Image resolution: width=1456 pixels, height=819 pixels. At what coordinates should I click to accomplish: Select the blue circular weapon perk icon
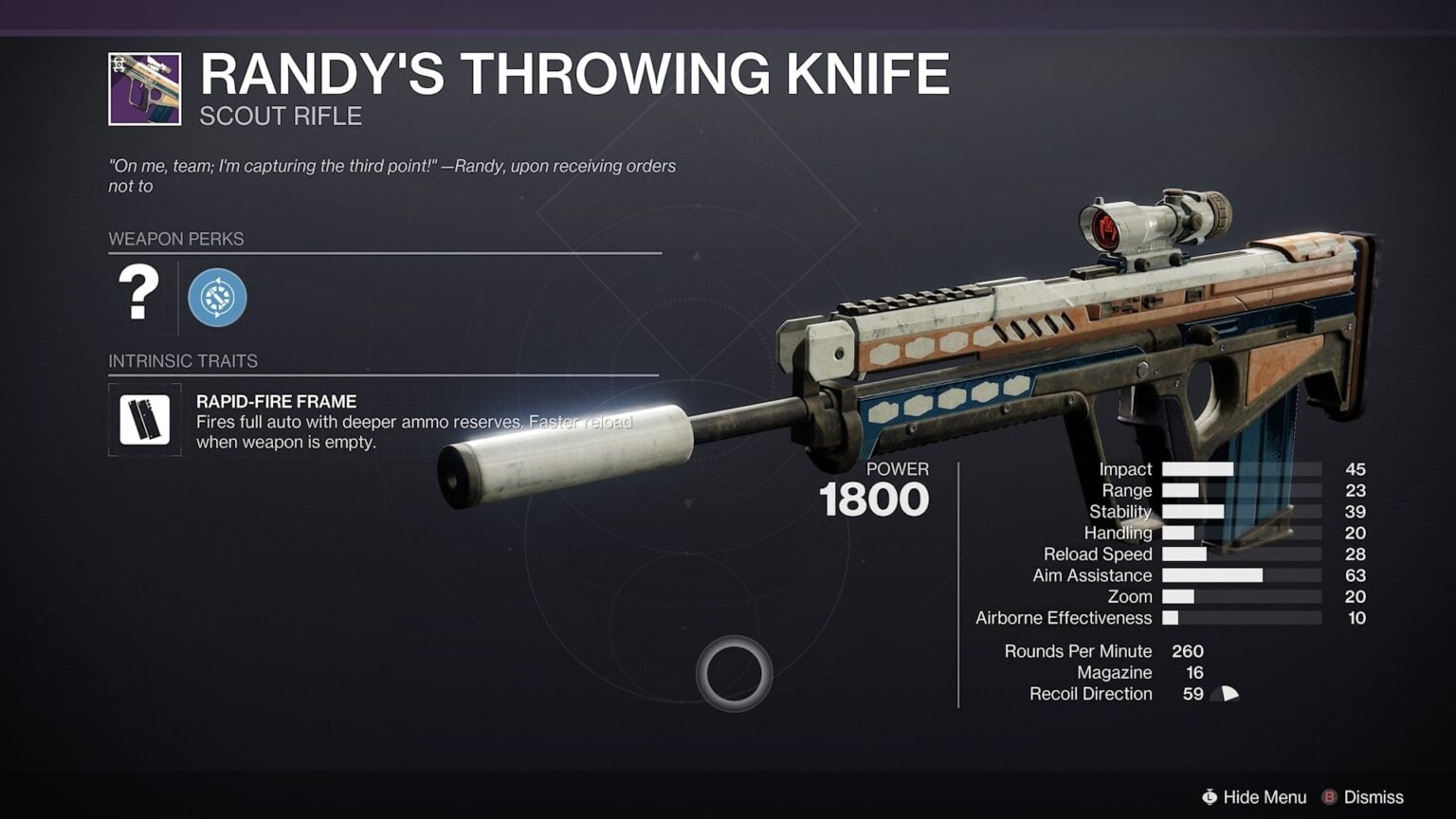point(219,298)
